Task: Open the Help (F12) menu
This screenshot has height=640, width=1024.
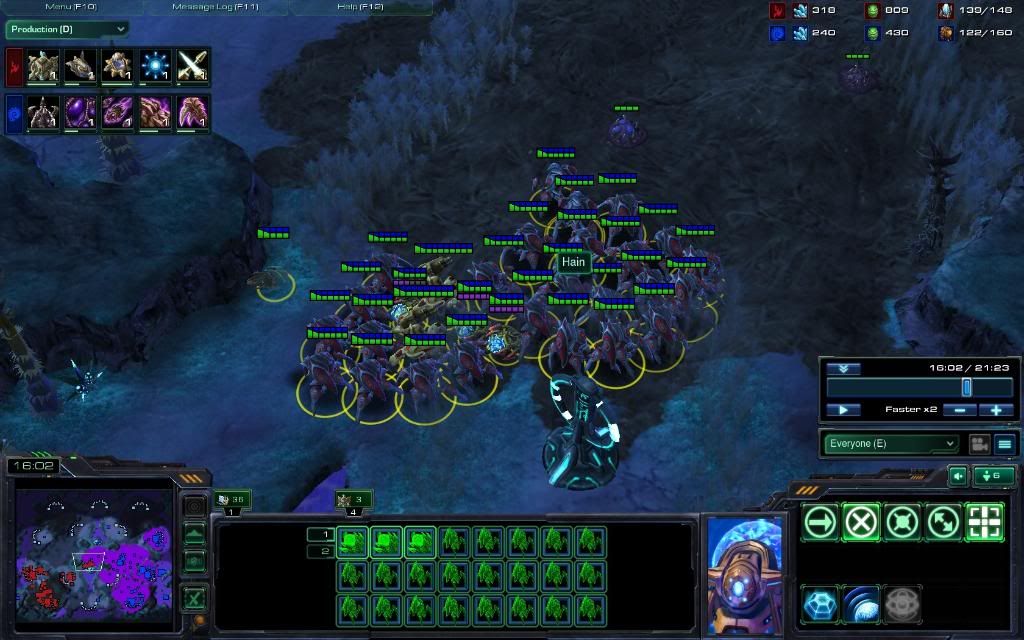Action: pos(360,7)
